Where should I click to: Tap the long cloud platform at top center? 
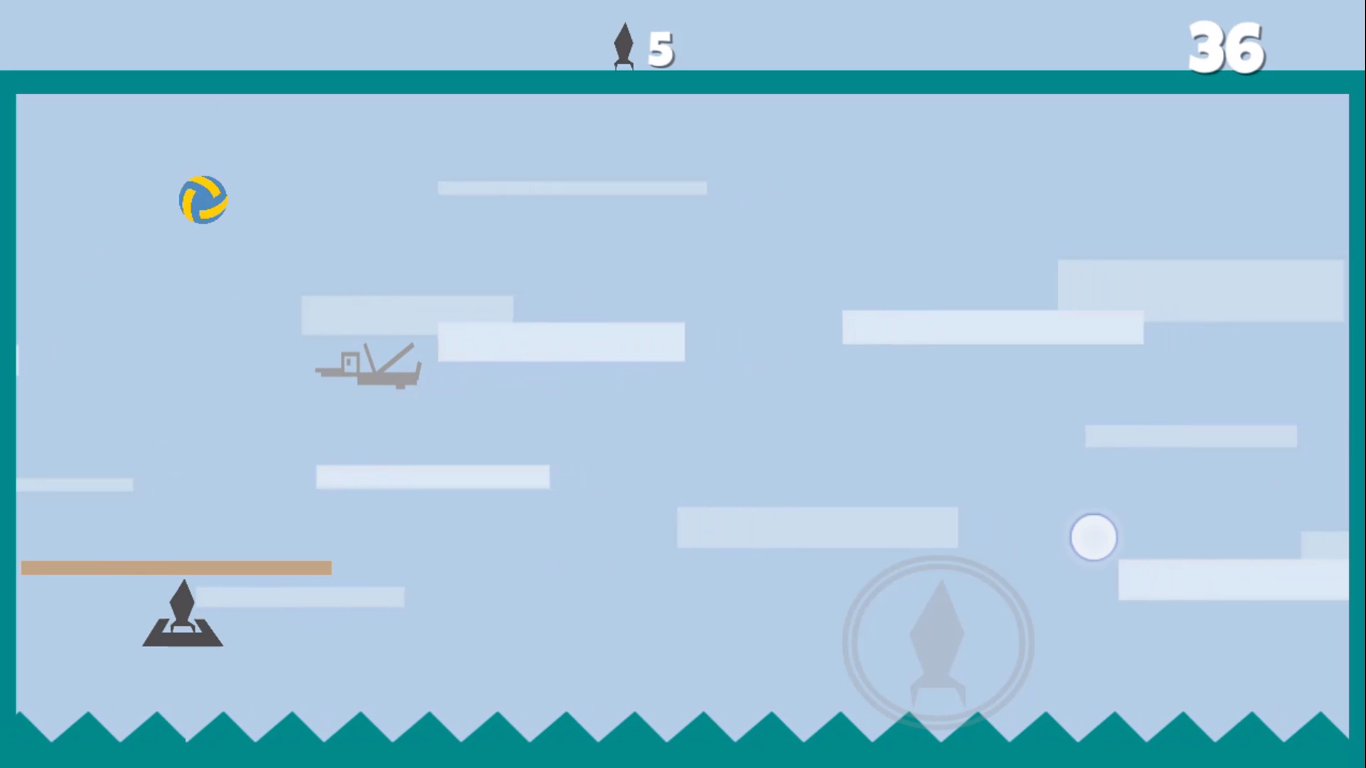click(x=571, y=187)
